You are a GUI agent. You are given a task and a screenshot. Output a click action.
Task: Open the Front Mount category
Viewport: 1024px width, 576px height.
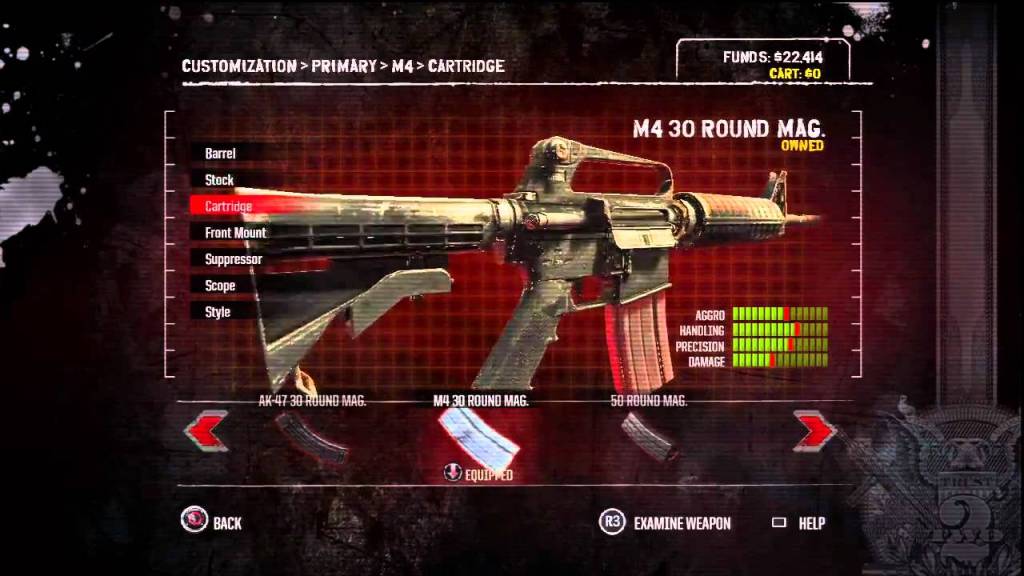(x=236, y=233)
